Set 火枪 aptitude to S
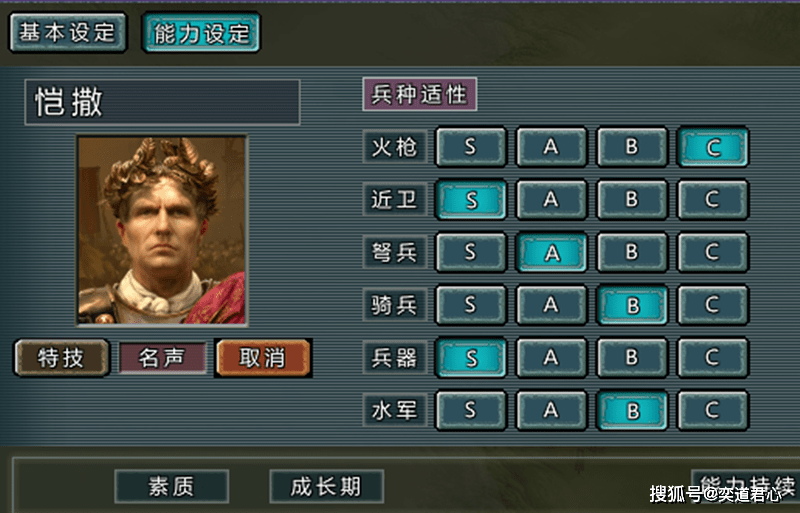 470,147
